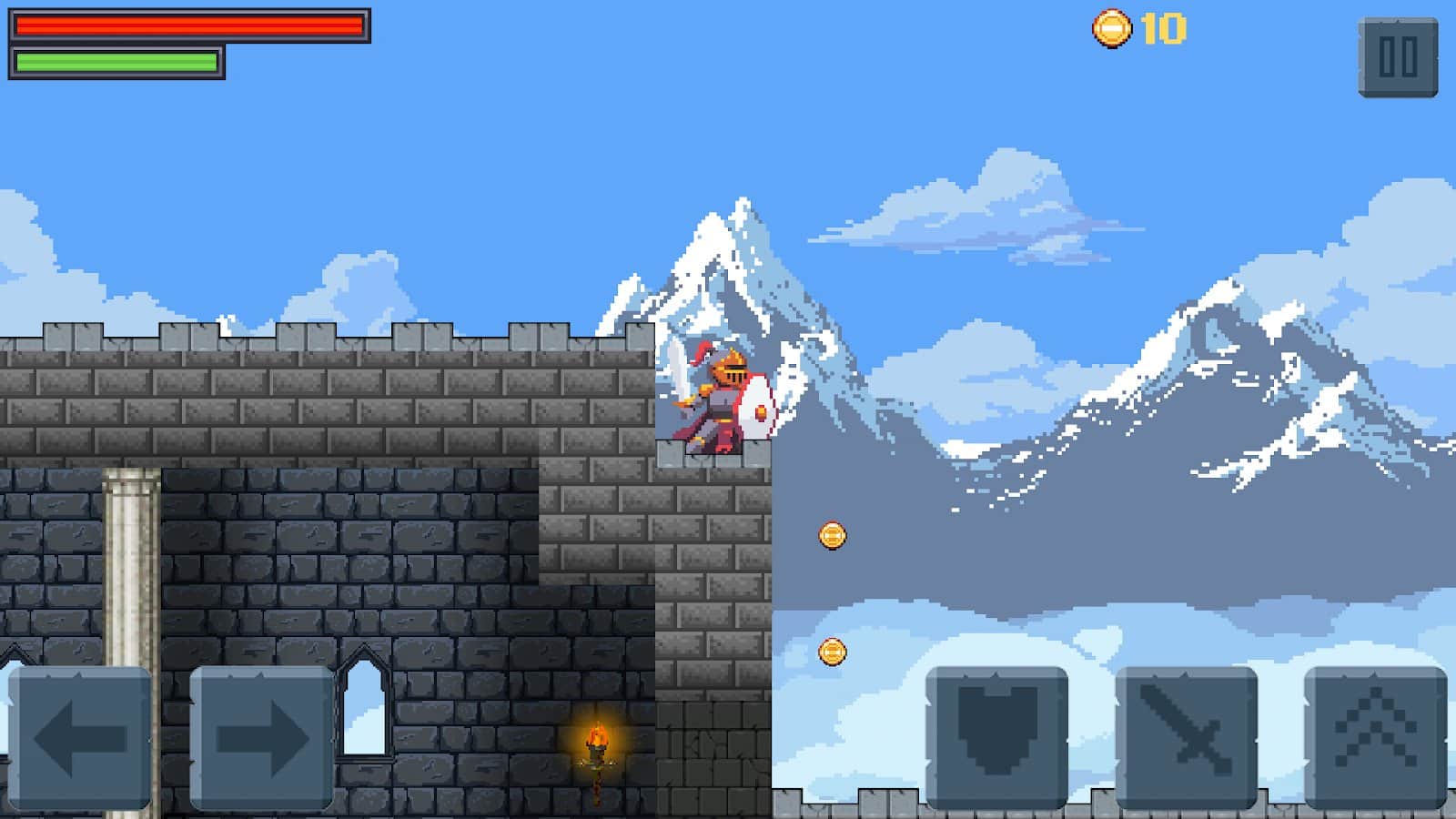Tap the right arrow move button

click(x=261, y=737)
